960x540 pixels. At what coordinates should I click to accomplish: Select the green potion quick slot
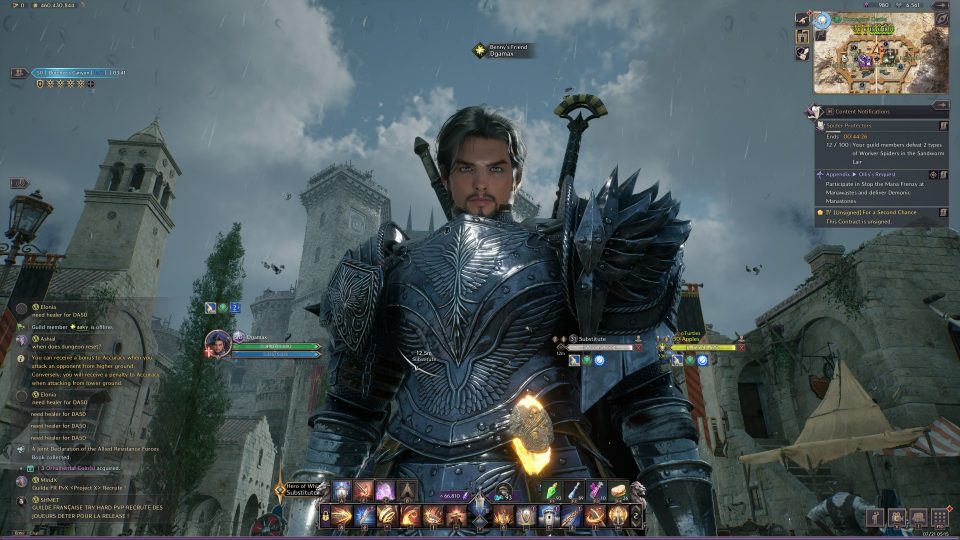(x=554, y=490)
